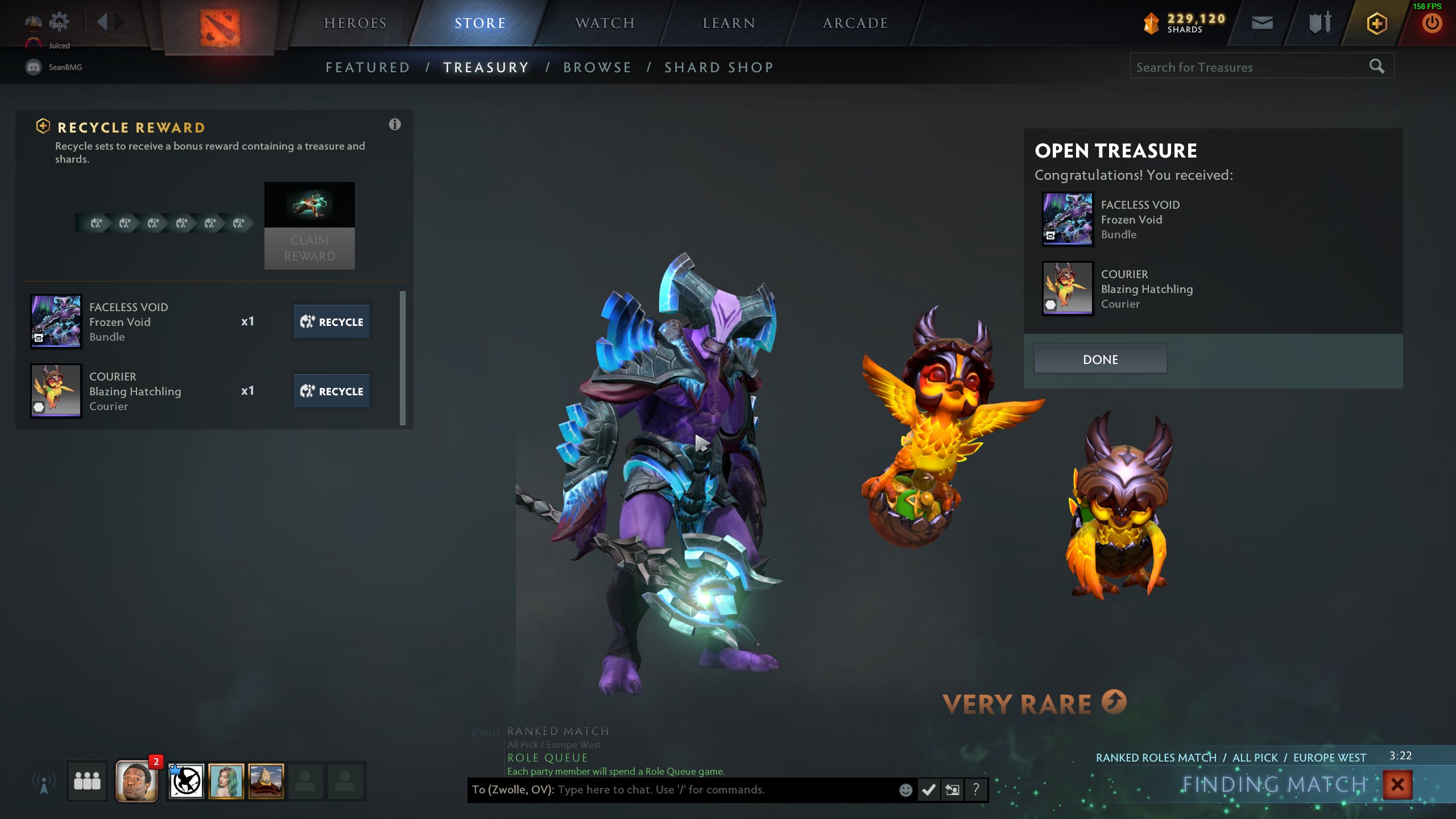Quit the game with the power button
Image resolution: width=1456 pixels, height=819 pixels.
1432,24
